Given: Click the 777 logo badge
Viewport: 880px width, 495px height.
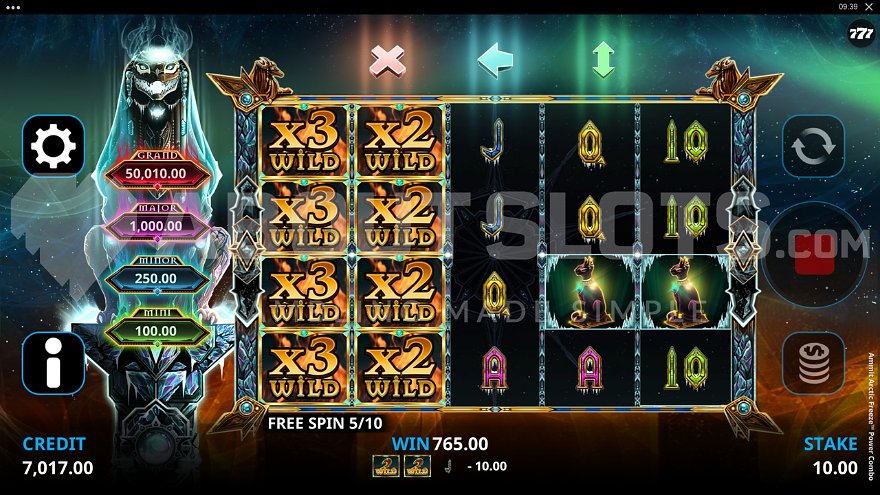Looking at the screenshot, I should [860, 31].
